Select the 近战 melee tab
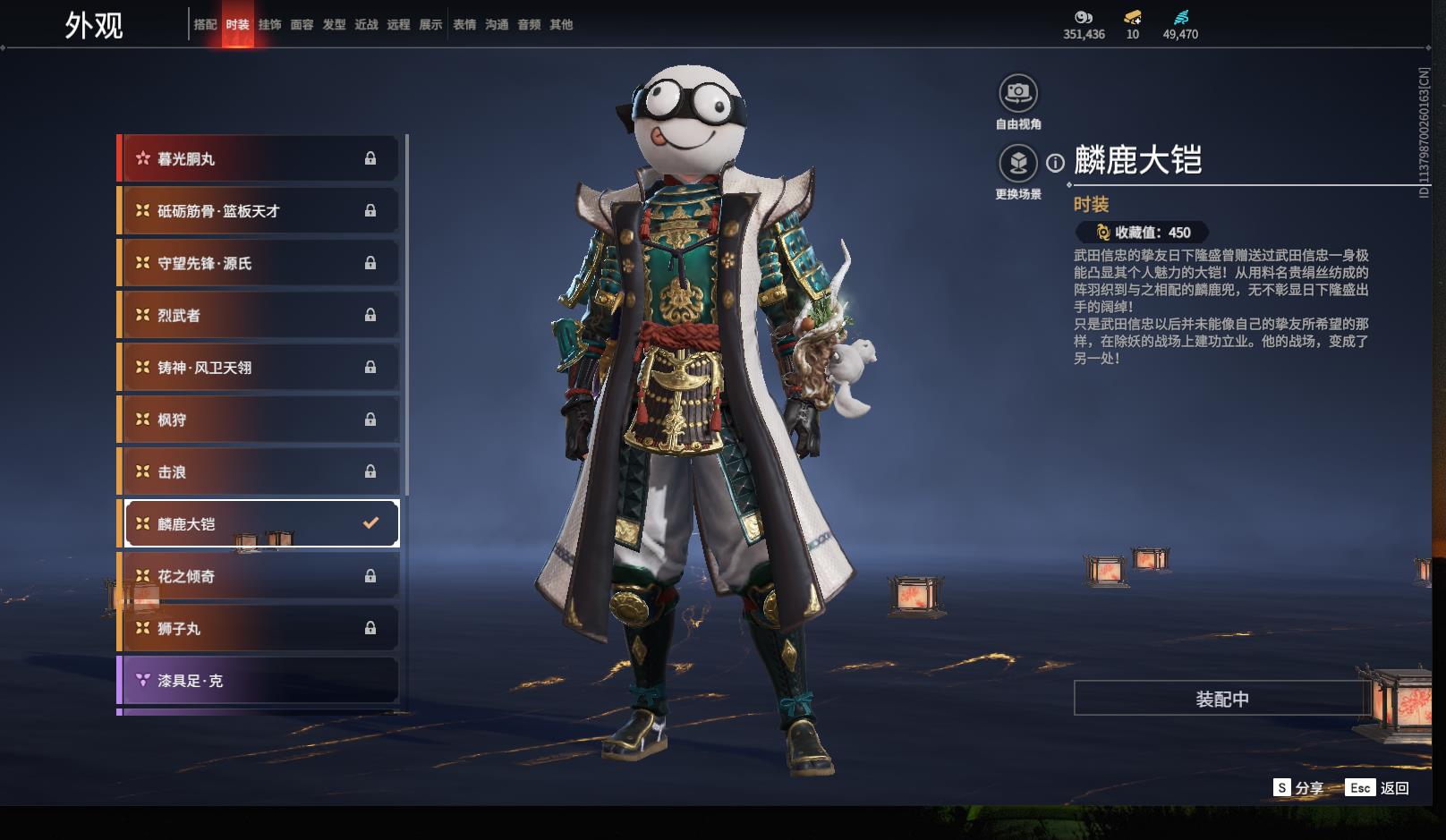The height and width of the screenshot is (840, 1446). [366, 25]
